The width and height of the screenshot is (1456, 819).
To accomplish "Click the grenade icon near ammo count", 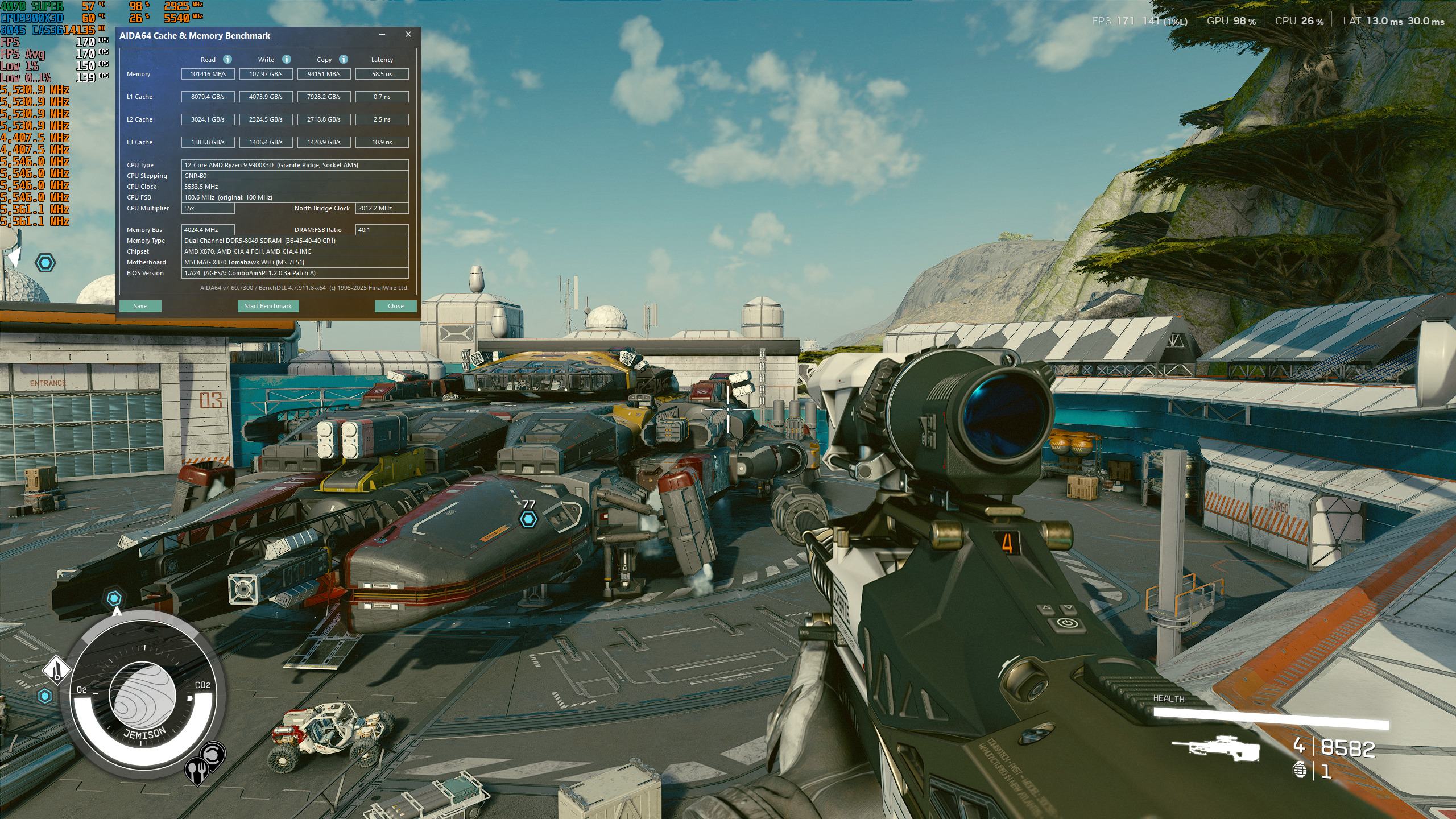I will point(1300,770).
